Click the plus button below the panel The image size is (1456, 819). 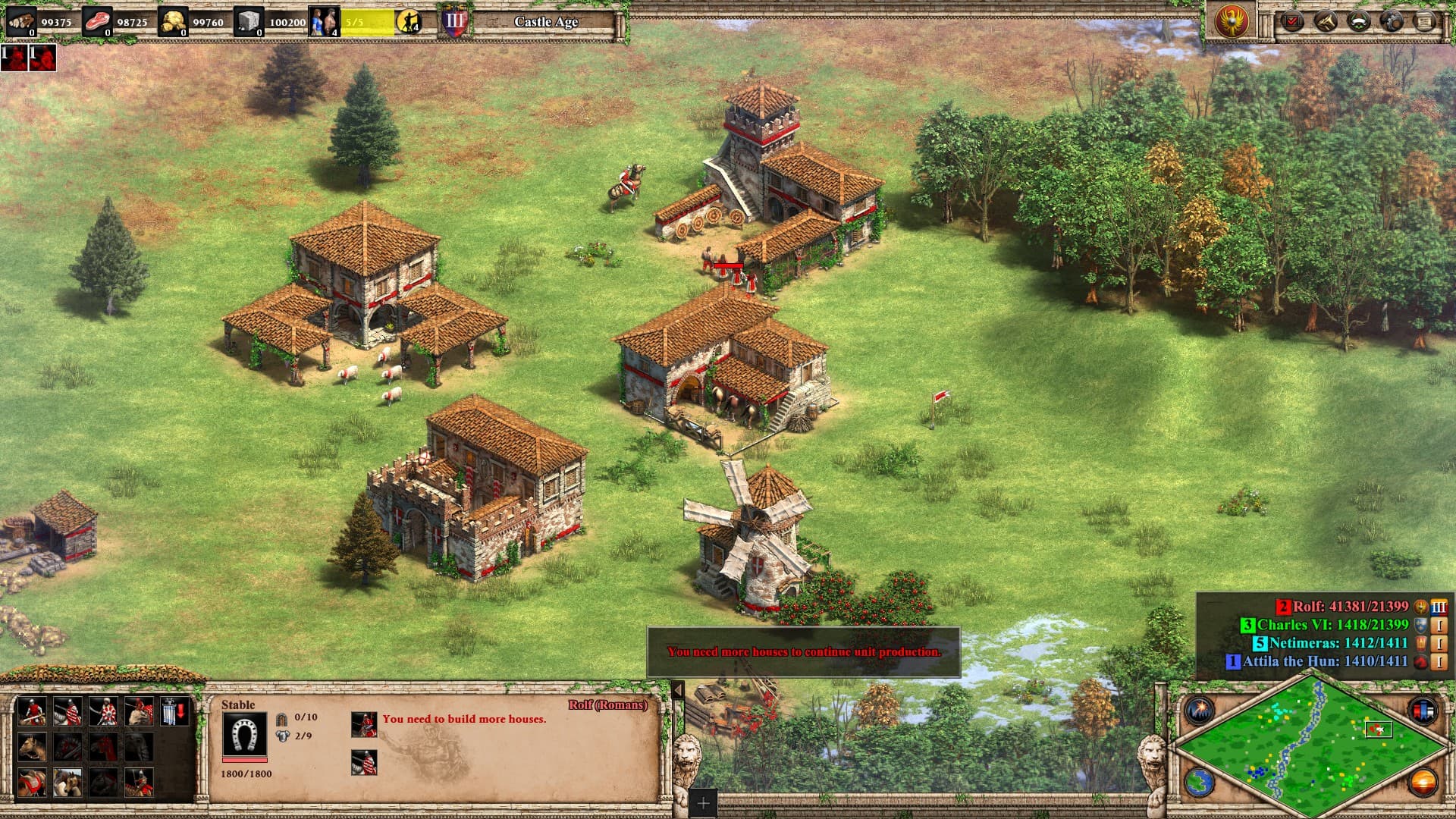[x=703, y=802]
